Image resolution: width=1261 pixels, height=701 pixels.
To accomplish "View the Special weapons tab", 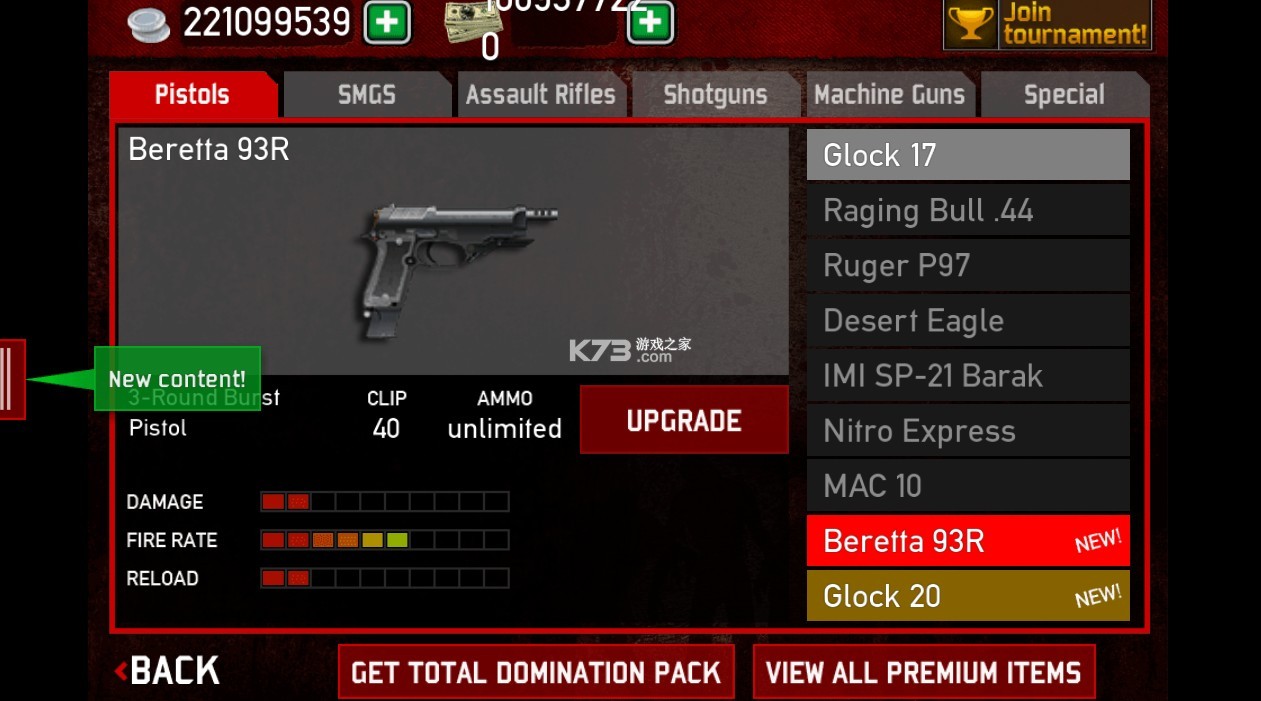I will tap(1064, 95).
